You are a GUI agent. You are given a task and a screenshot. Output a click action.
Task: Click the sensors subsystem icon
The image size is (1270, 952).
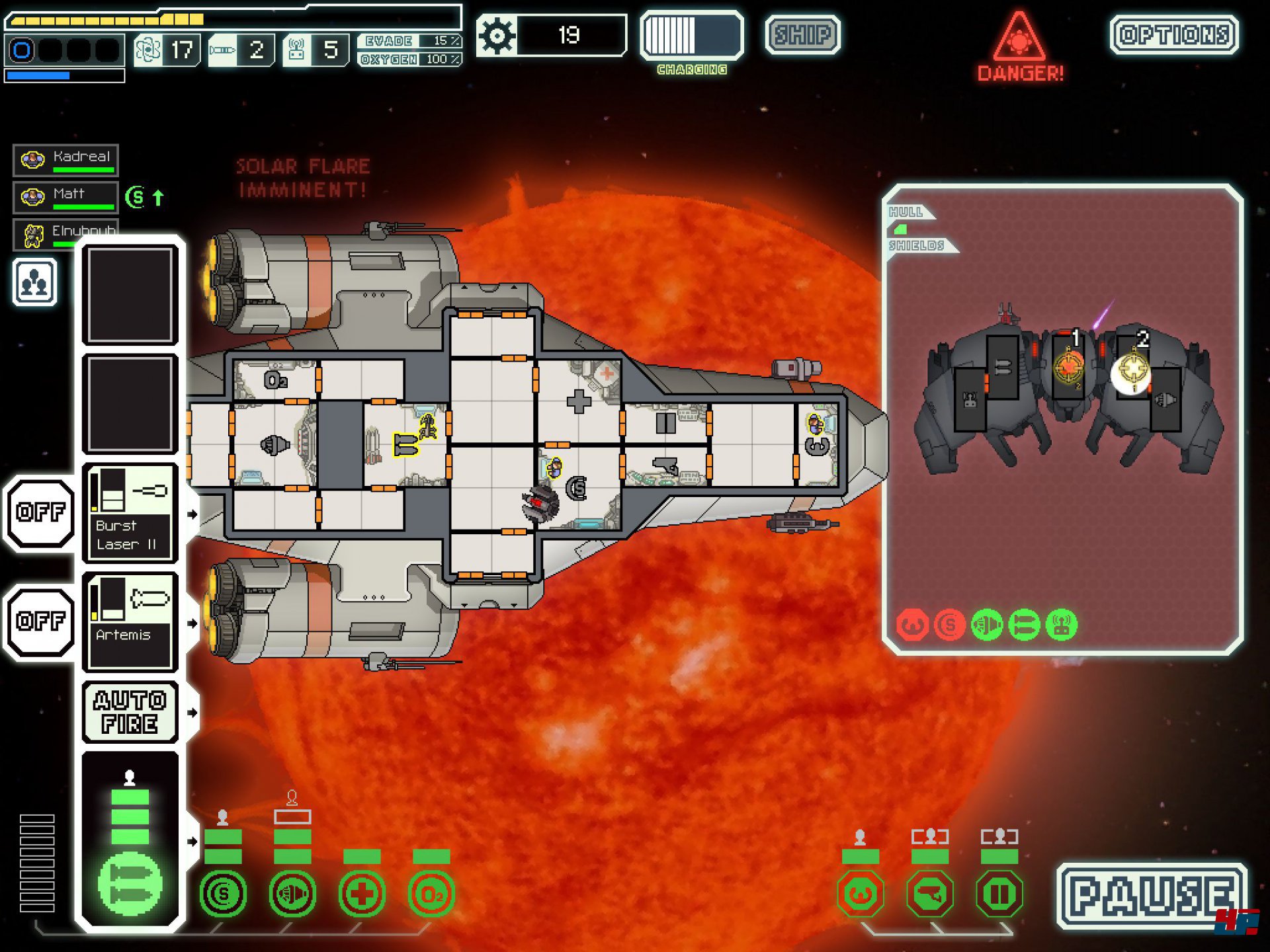pyautogui.click(x=929, y=894)
